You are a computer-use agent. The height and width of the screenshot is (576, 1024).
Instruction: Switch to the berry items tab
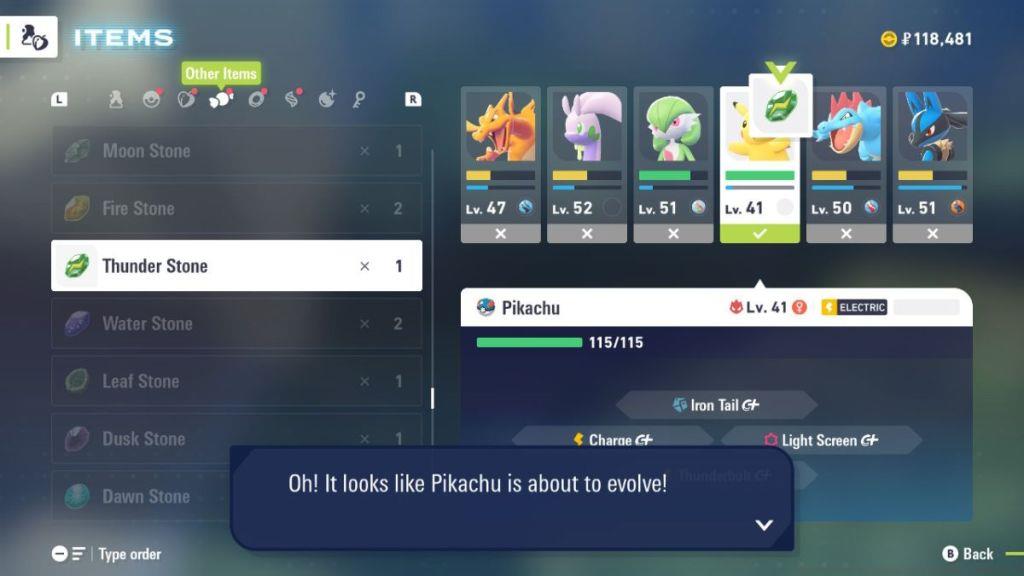[x=186, y=99]
